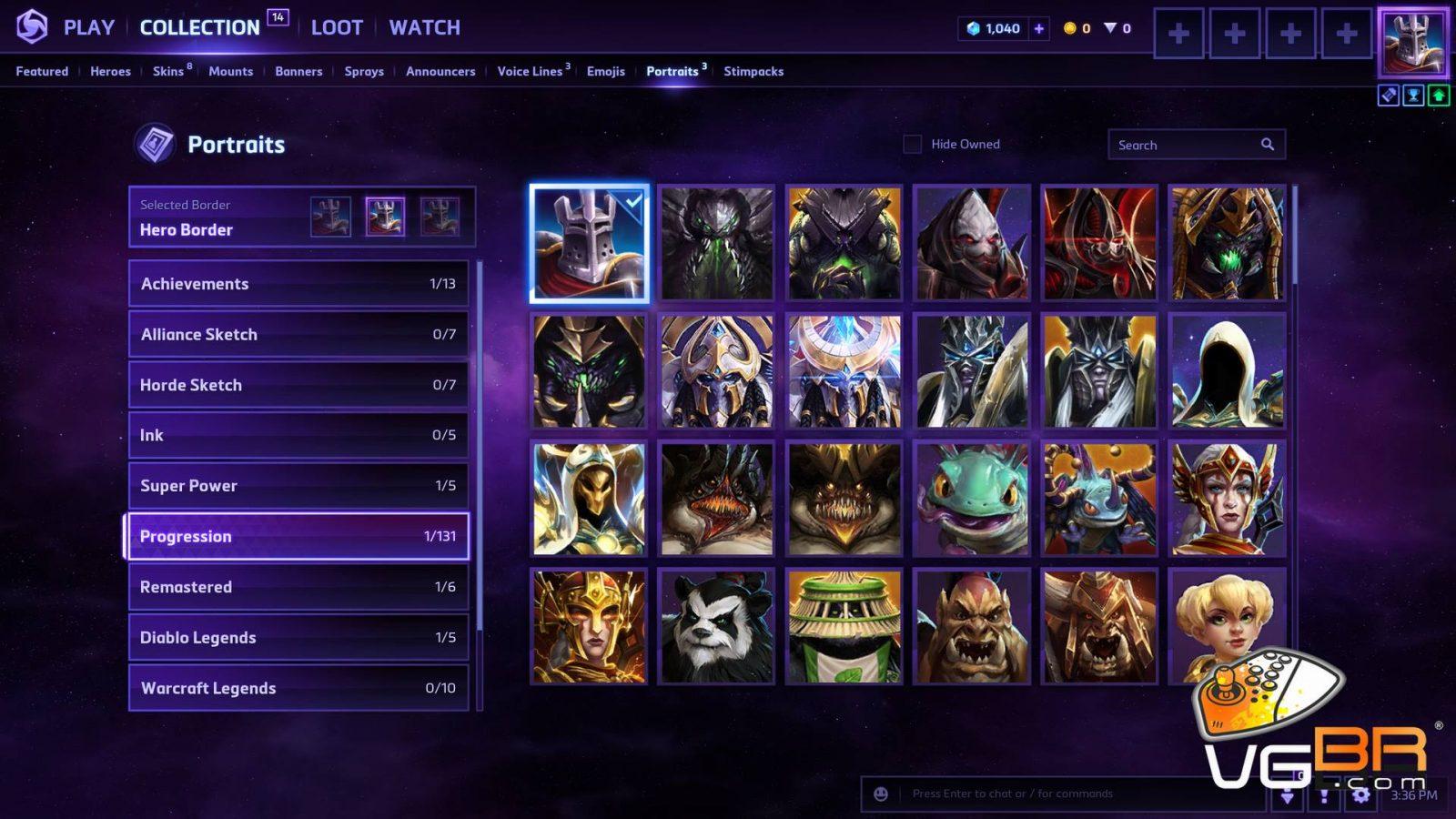Add gems with the plus button
The height and width of the screenshot is (819, 1456).
[x=1038, y=28]
